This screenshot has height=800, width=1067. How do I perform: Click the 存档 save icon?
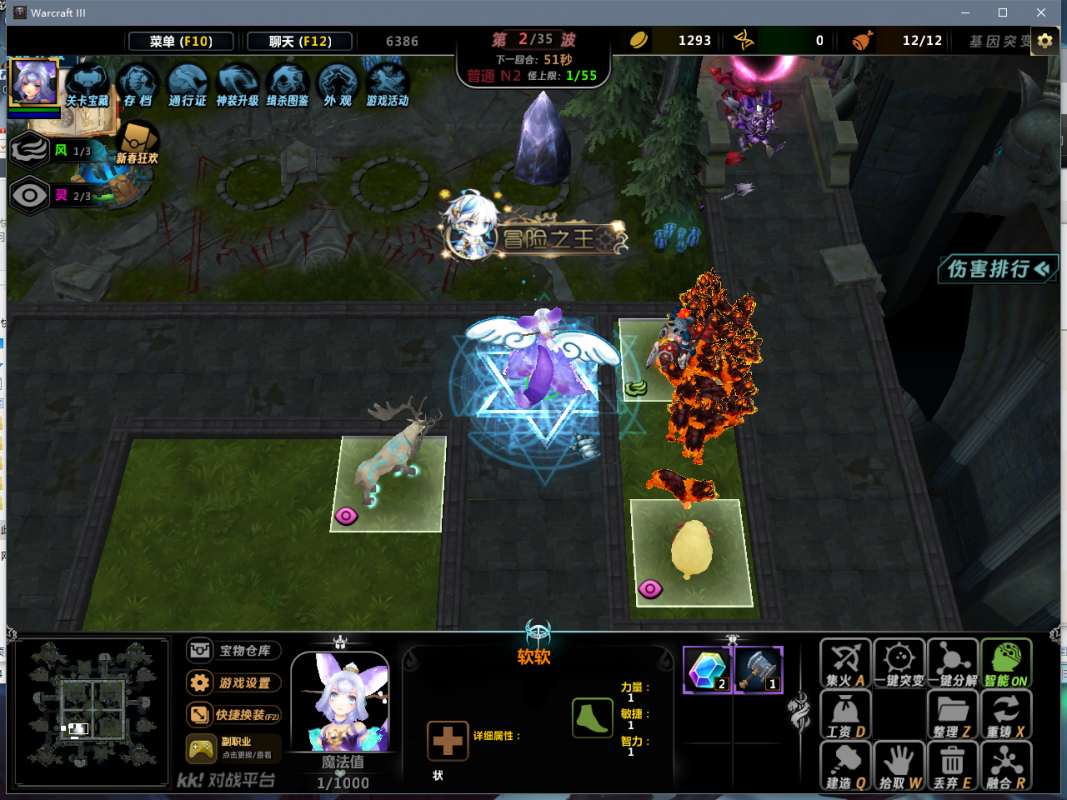point(138,83)
